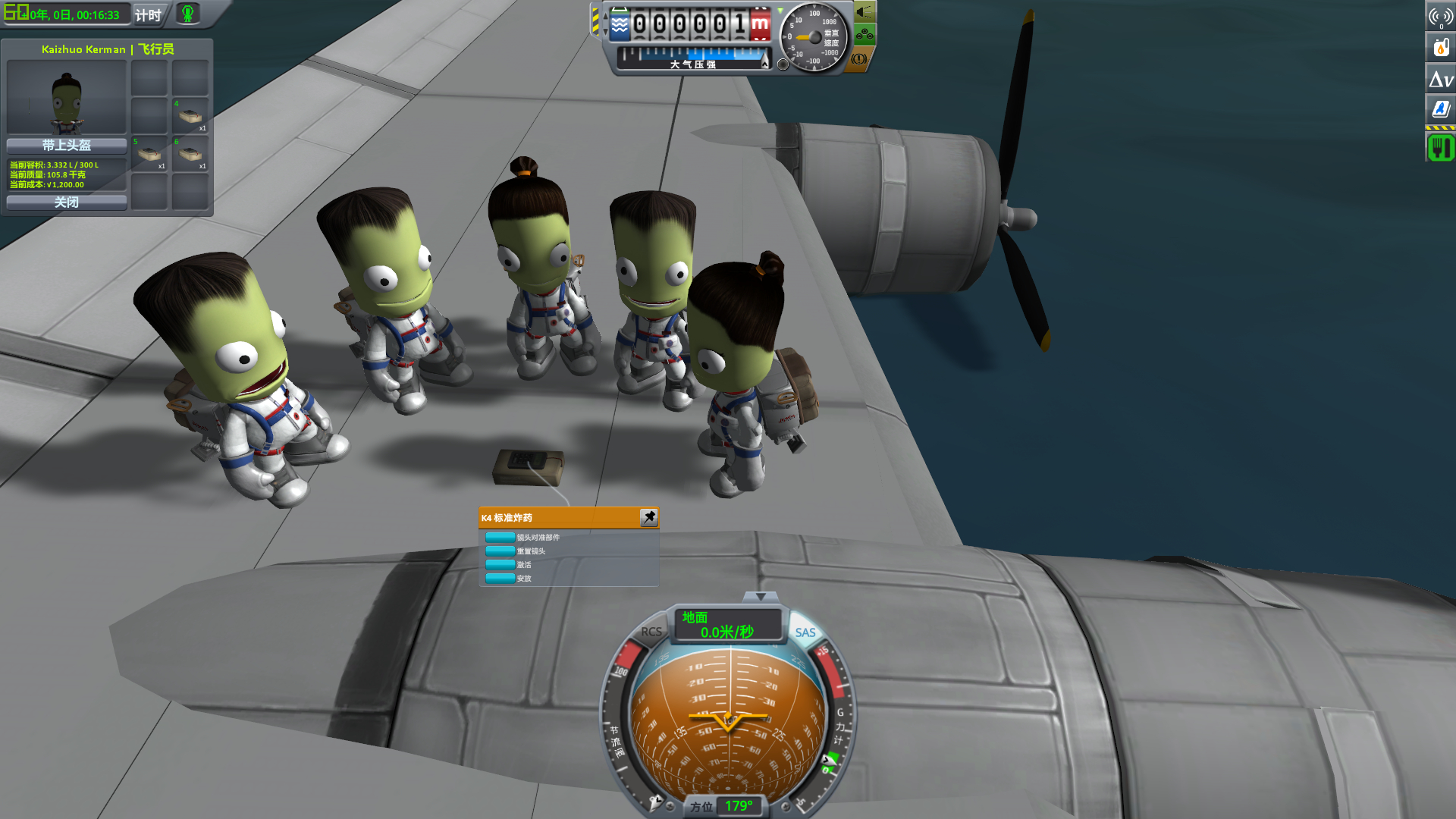This screenshot has width=1456, height=819.
Task: Select the explosive in inventory slot 5
Action: pyautogui.click(x=149, y=154)
